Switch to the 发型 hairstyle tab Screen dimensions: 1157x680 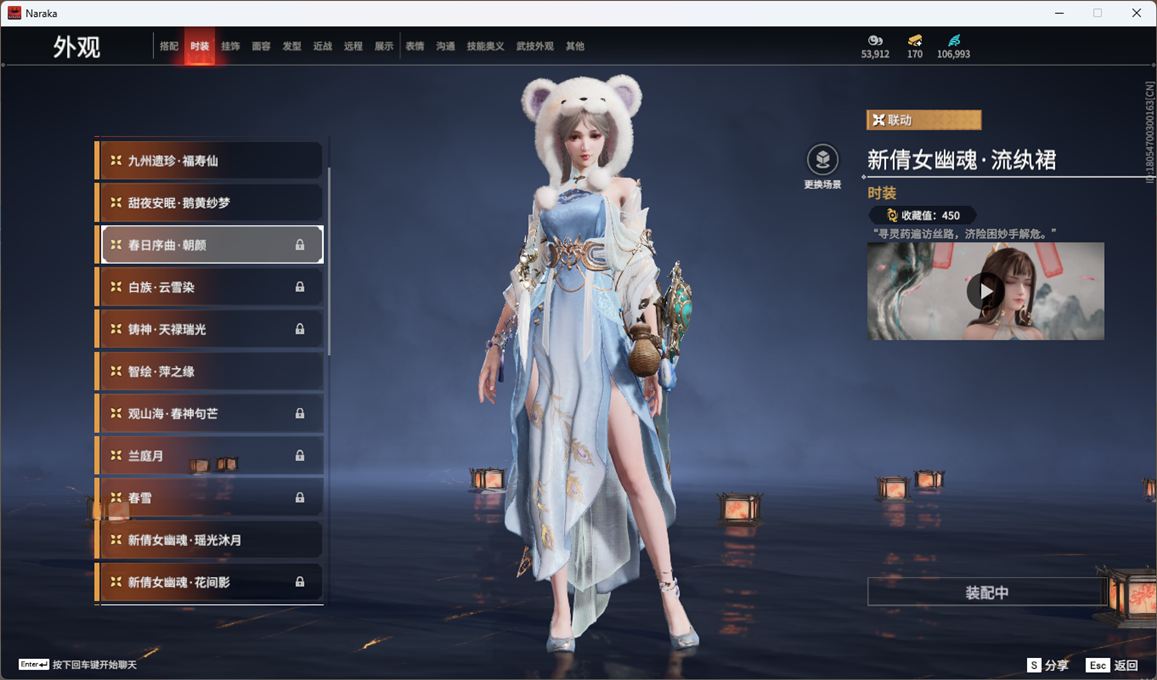coord(292,46)
